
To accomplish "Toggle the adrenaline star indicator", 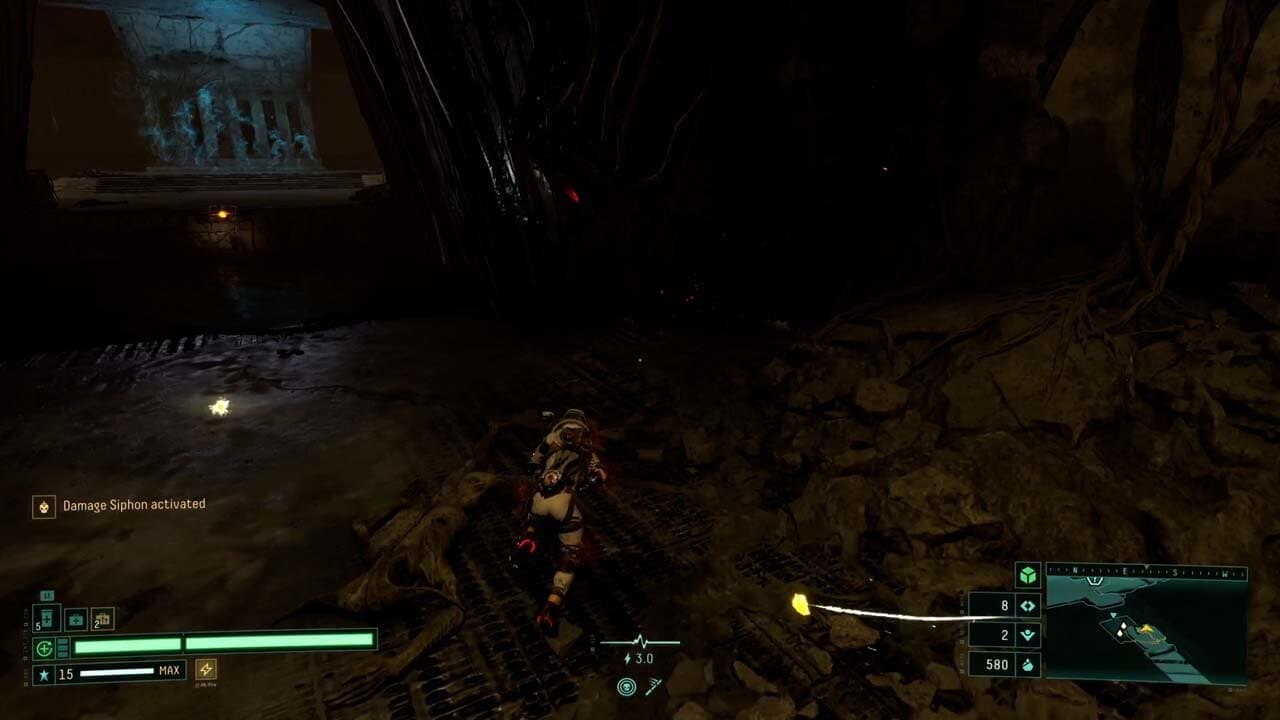I will [44, 674].
